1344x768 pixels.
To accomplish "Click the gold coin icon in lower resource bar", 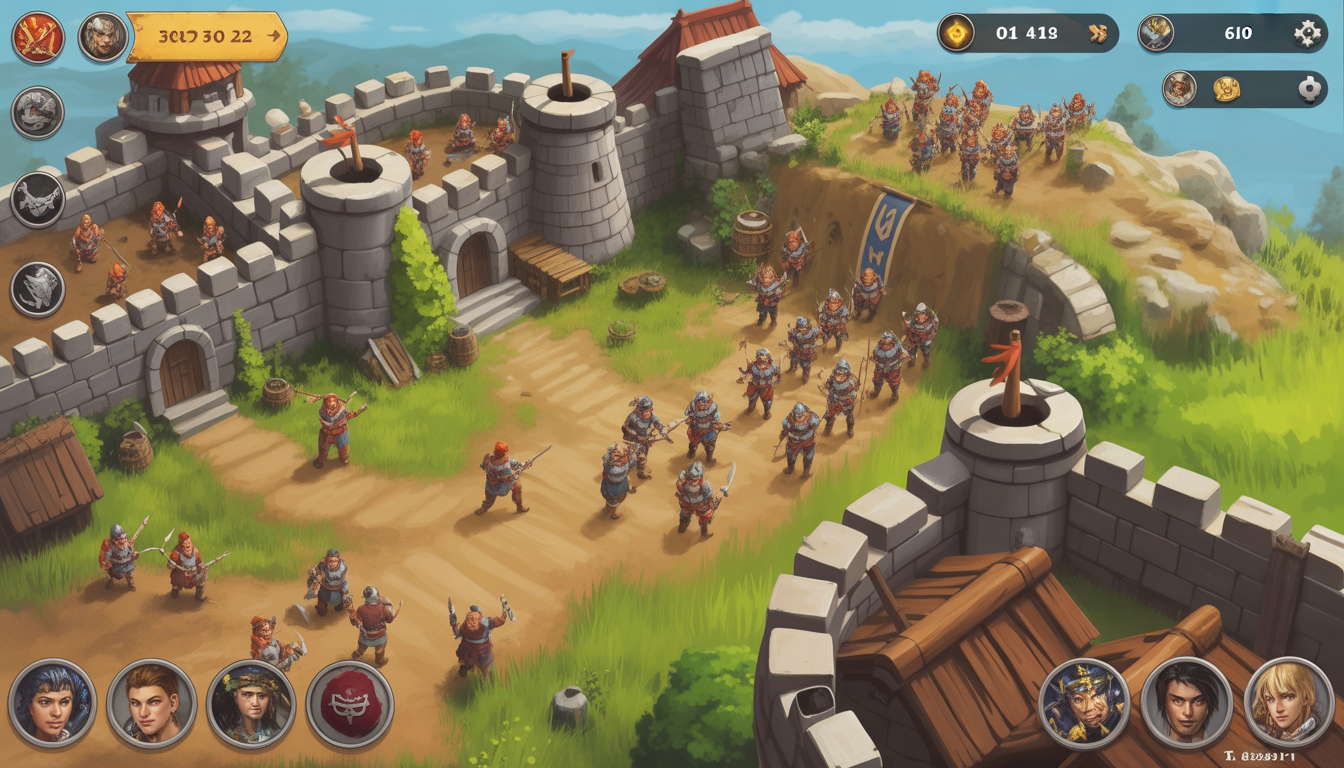I will click(x=1227, y=89).
